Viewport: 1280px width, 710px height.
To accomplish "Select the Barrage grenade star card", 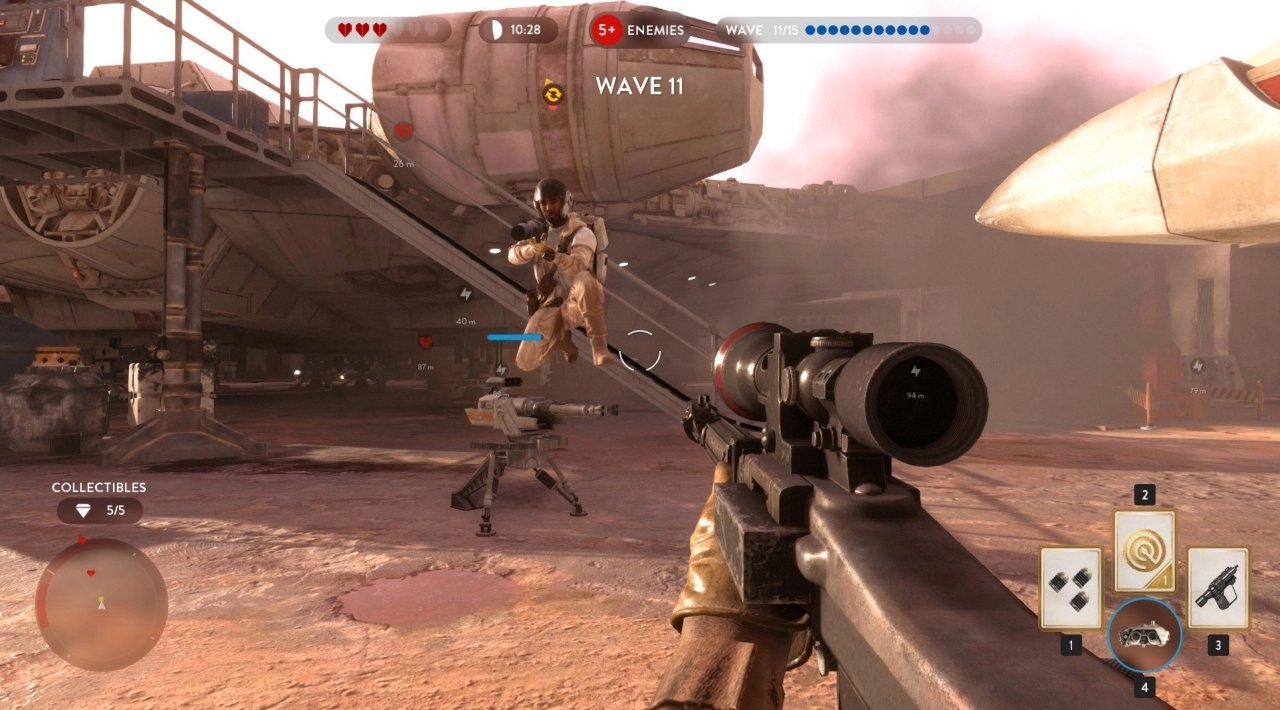I will click(x=1070, y=588).
